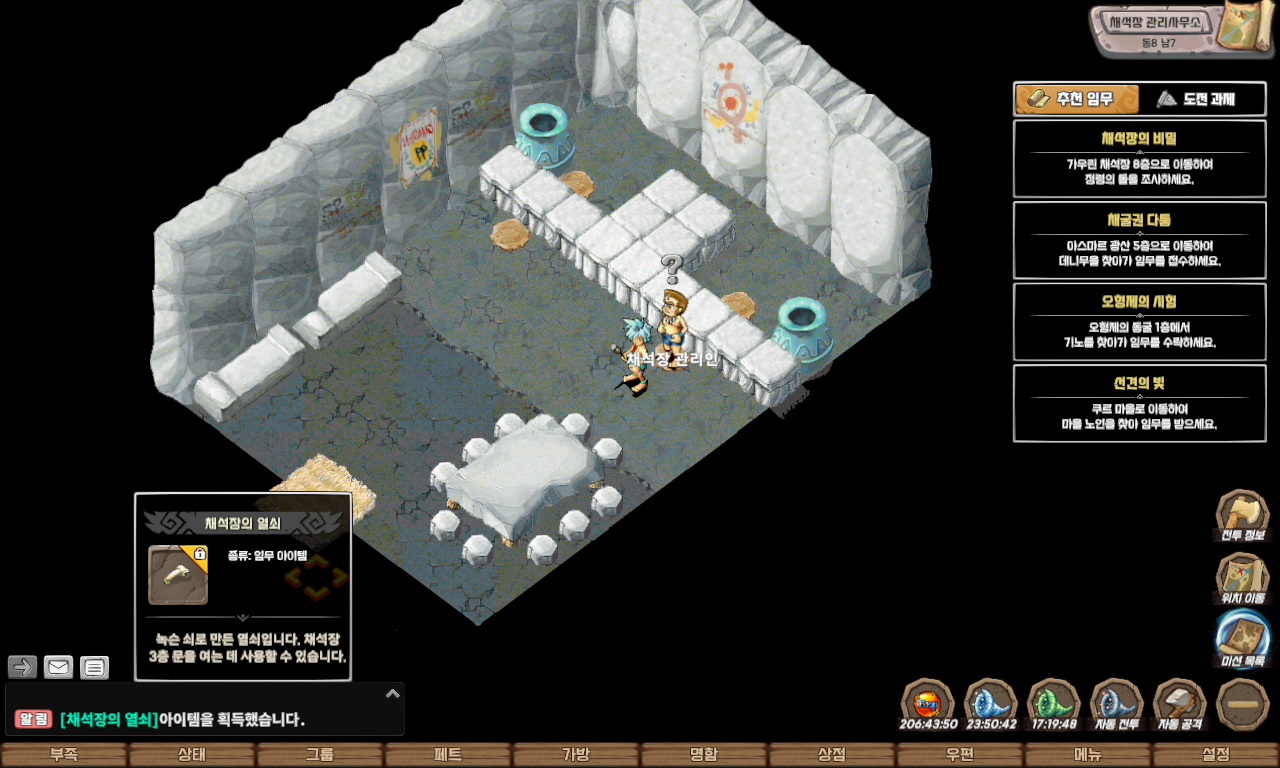Select the 선견의 빛 quest entry
The height and width of the screenshot is (768, 1280).
(x=1139, y=403)
